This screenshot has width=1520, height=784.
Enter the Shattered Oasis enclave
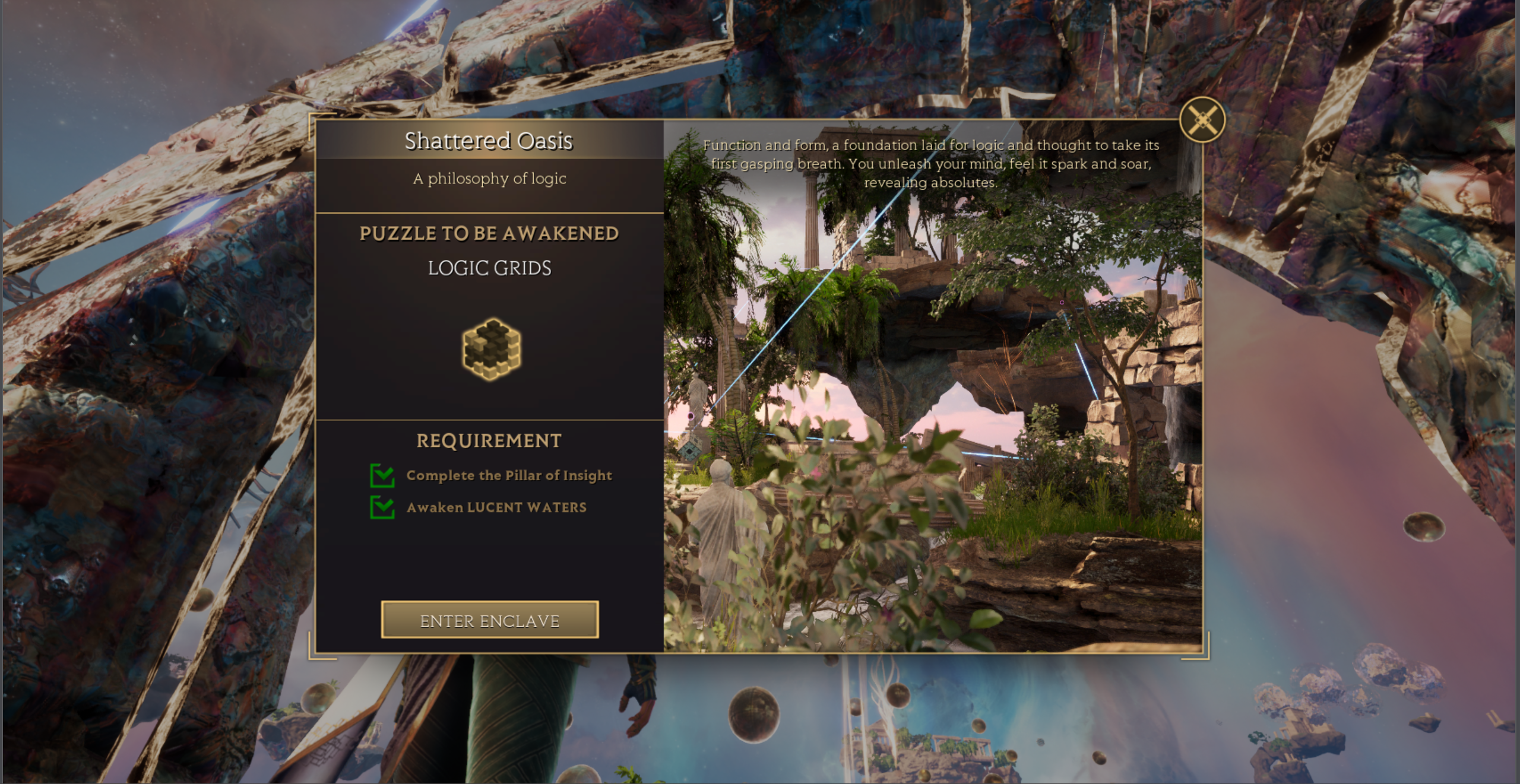489,620
